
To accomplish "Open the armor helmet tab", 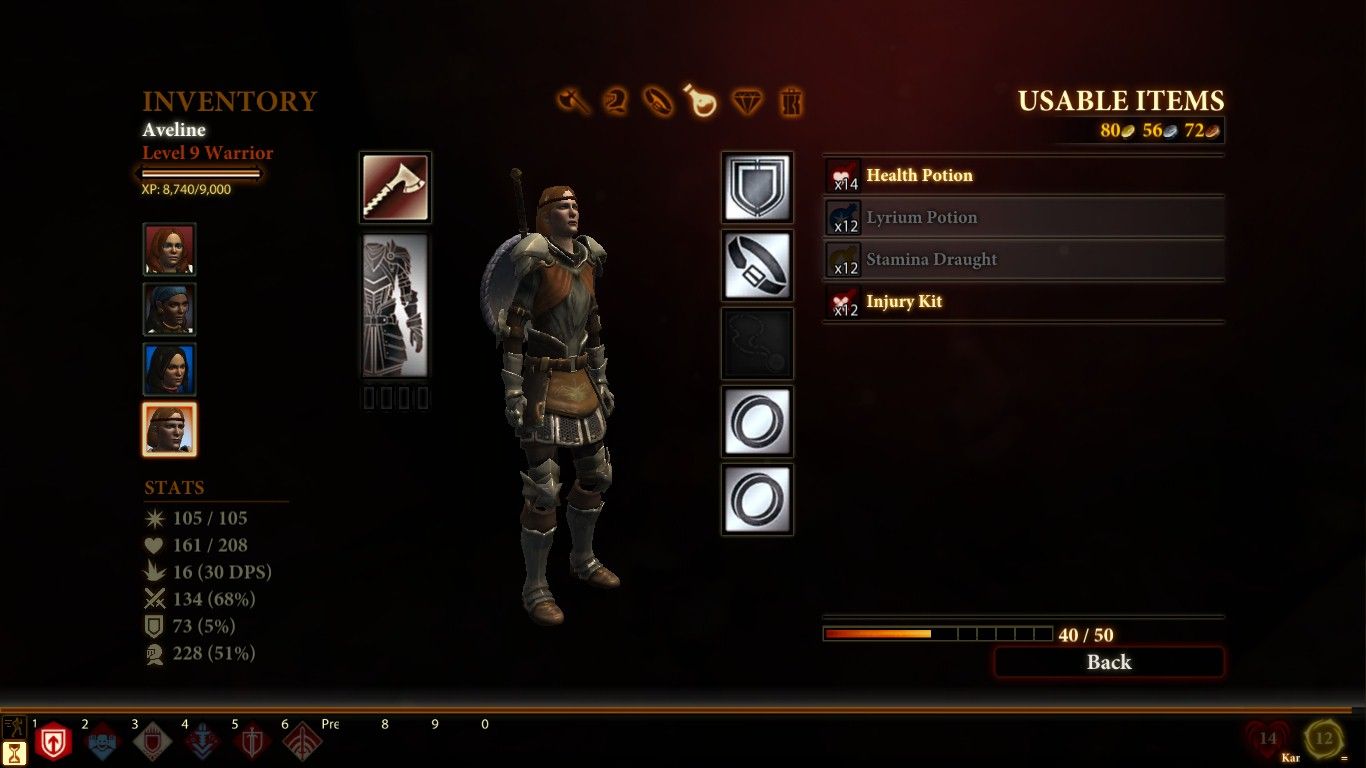I will (x=616, y=101).
